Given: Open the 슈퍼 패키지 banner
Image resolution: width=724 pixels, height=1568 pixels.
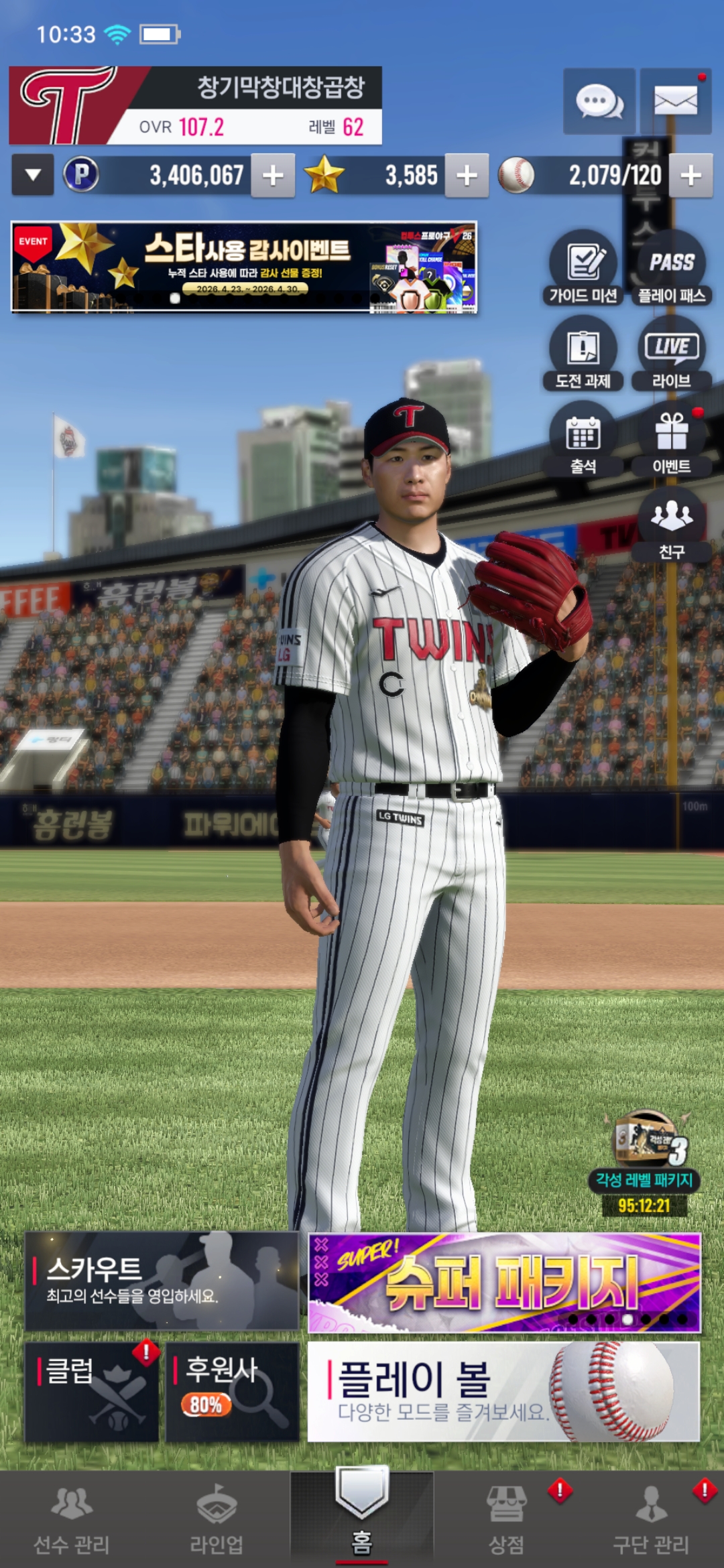Looking at the screenshot, I should (504, 1282).
